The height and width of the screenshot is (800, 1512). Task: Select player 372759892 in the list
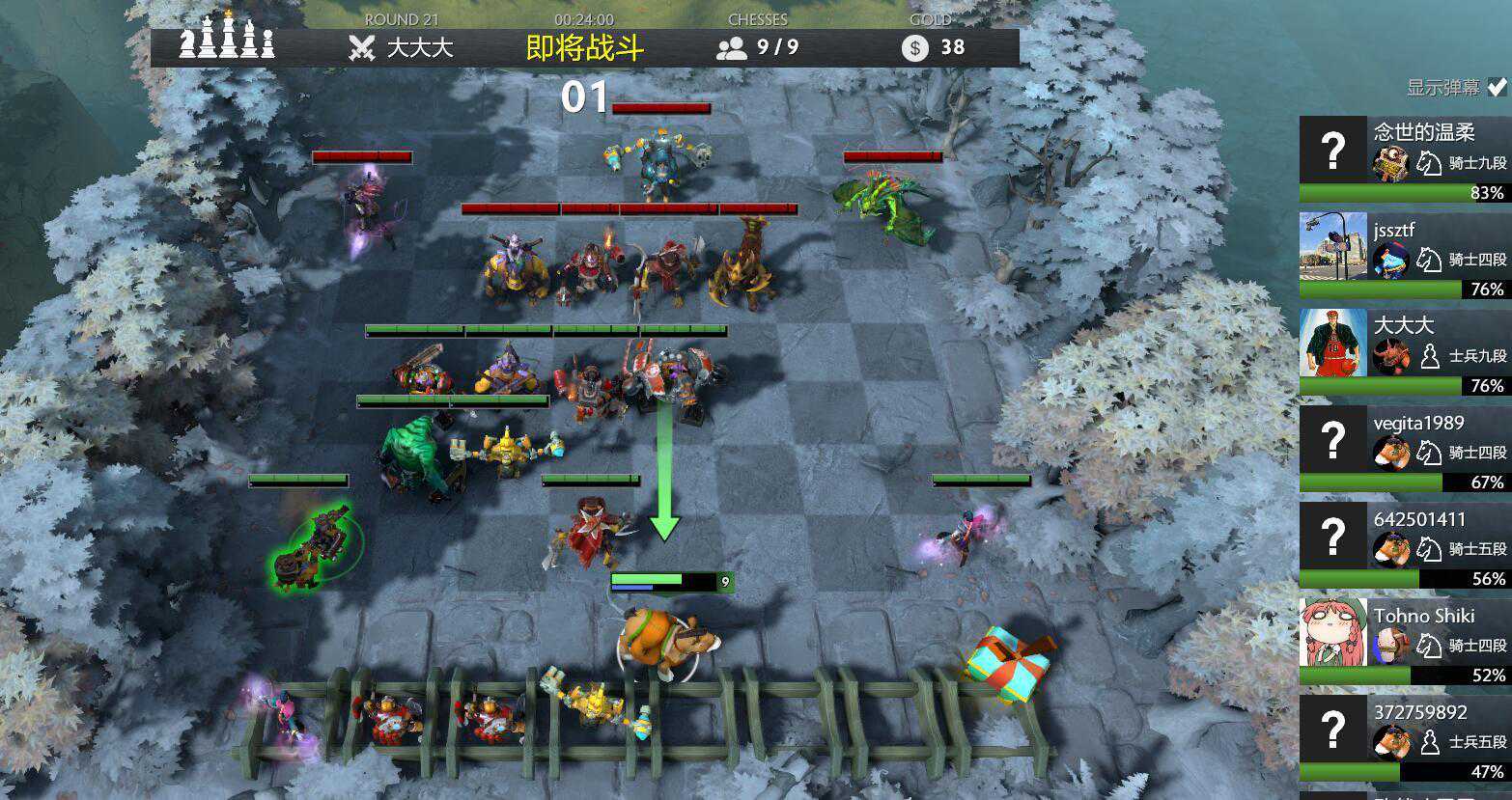pos(1404,737)
